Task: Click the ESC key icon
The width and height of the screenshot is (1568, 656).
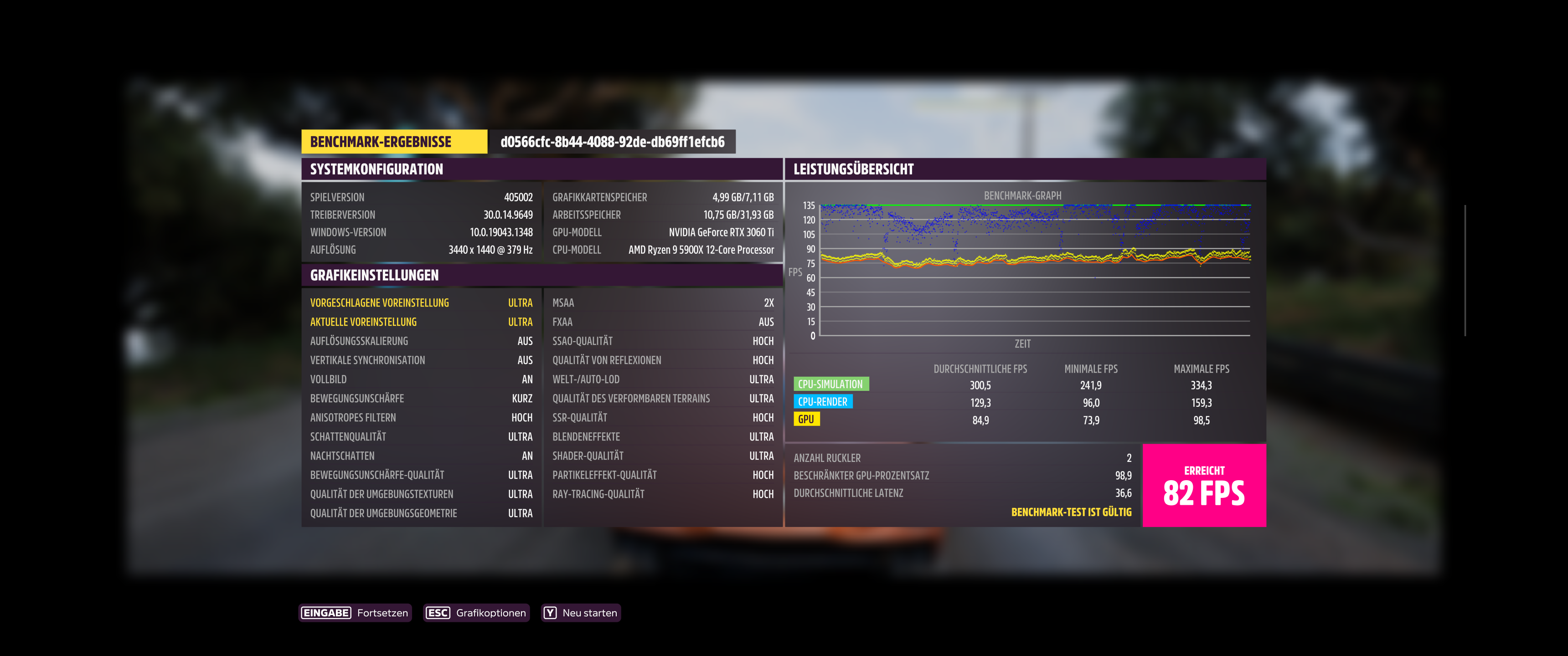Action: [x=437, y=613]
